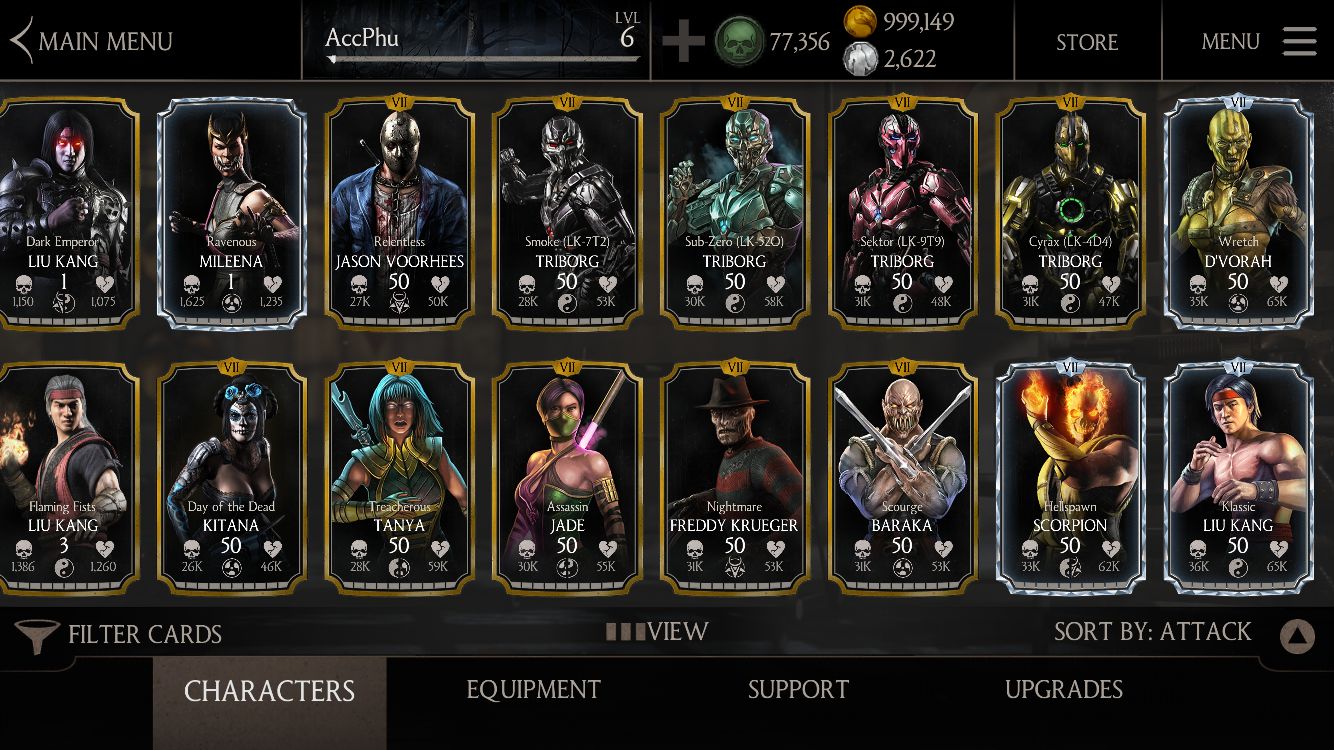
Task: Select Wretch D'Vorah card
Action: coord(1238,212)
